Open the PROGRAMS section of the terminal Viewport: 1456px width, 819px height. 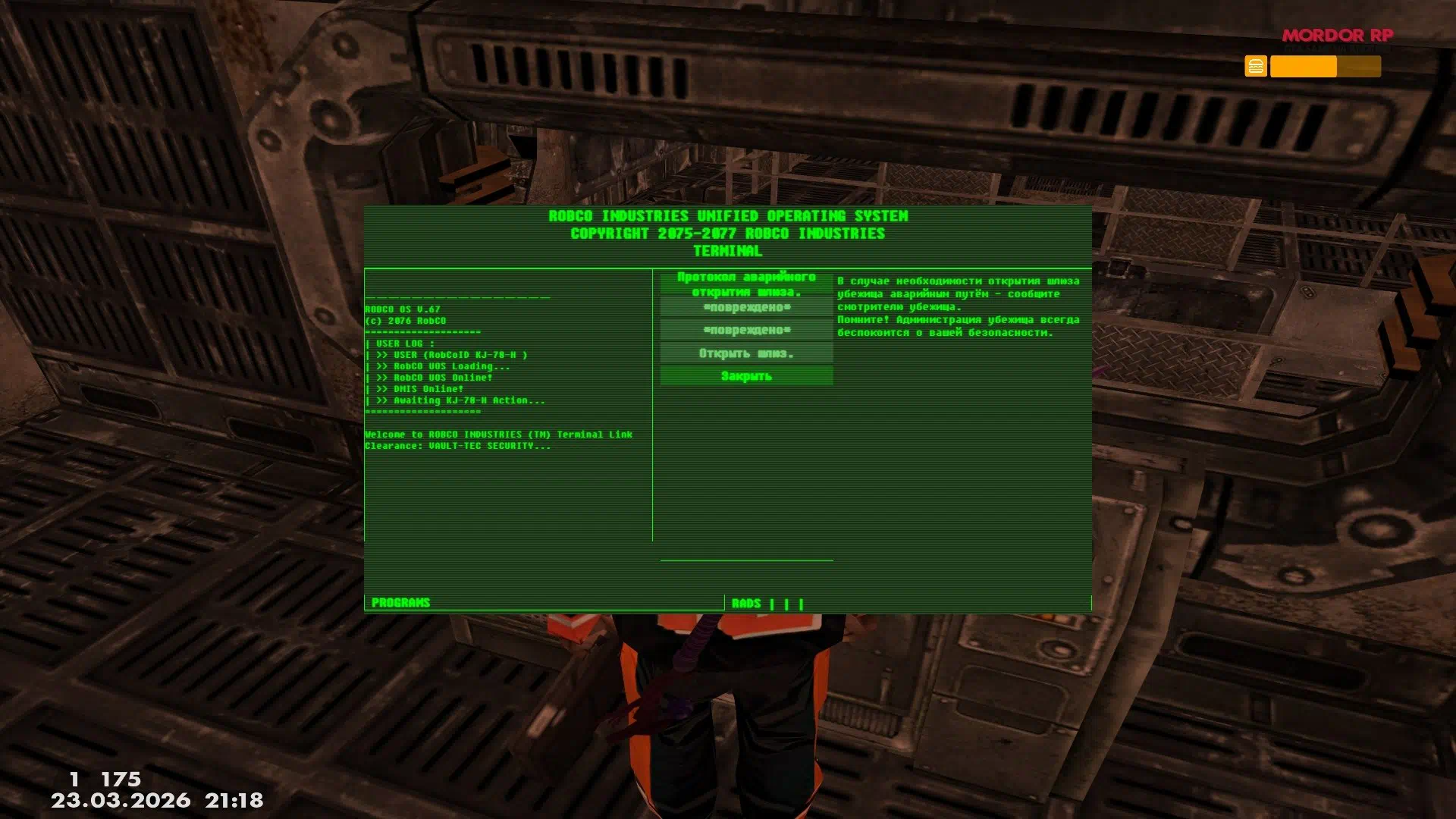click(x=400, y=603)
